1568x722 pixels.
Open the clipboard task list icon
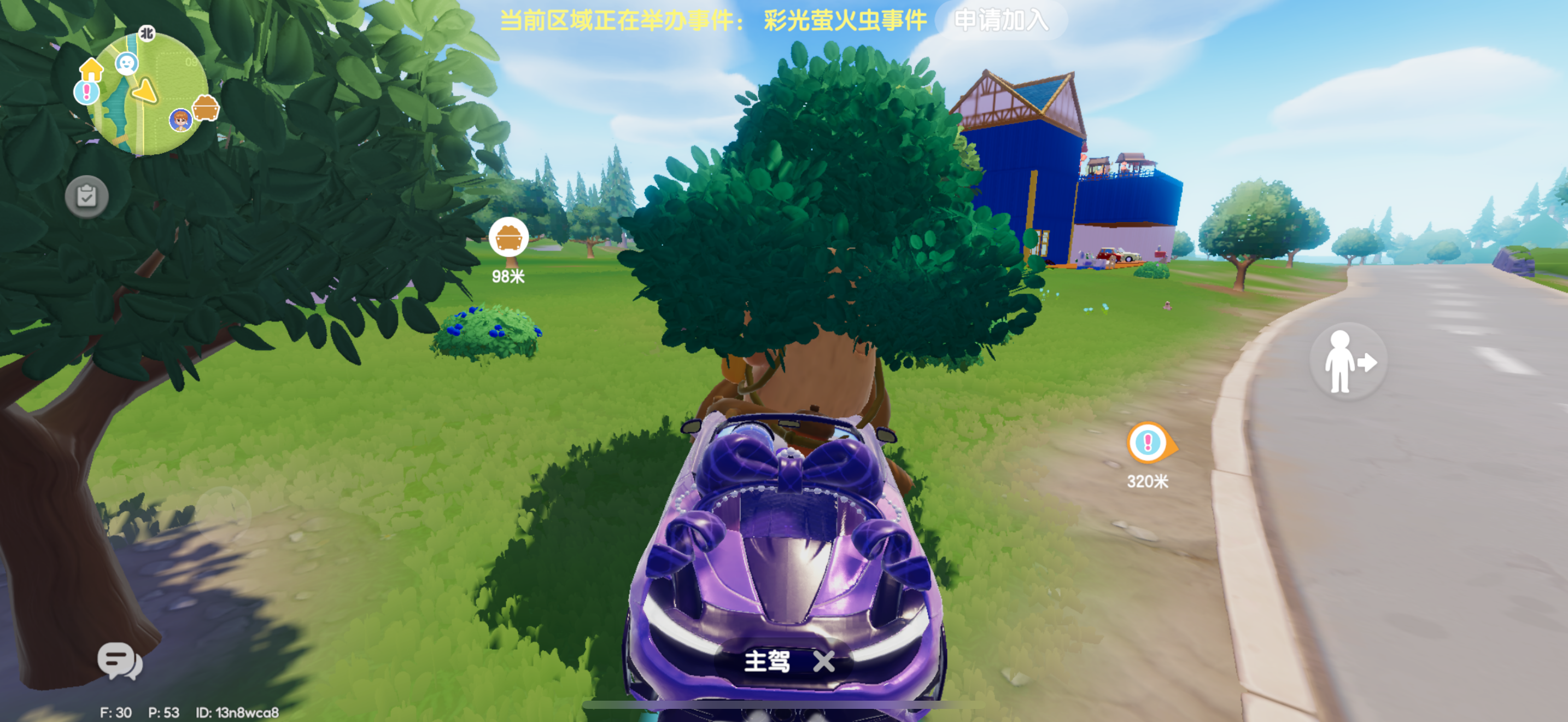[87, 196]
